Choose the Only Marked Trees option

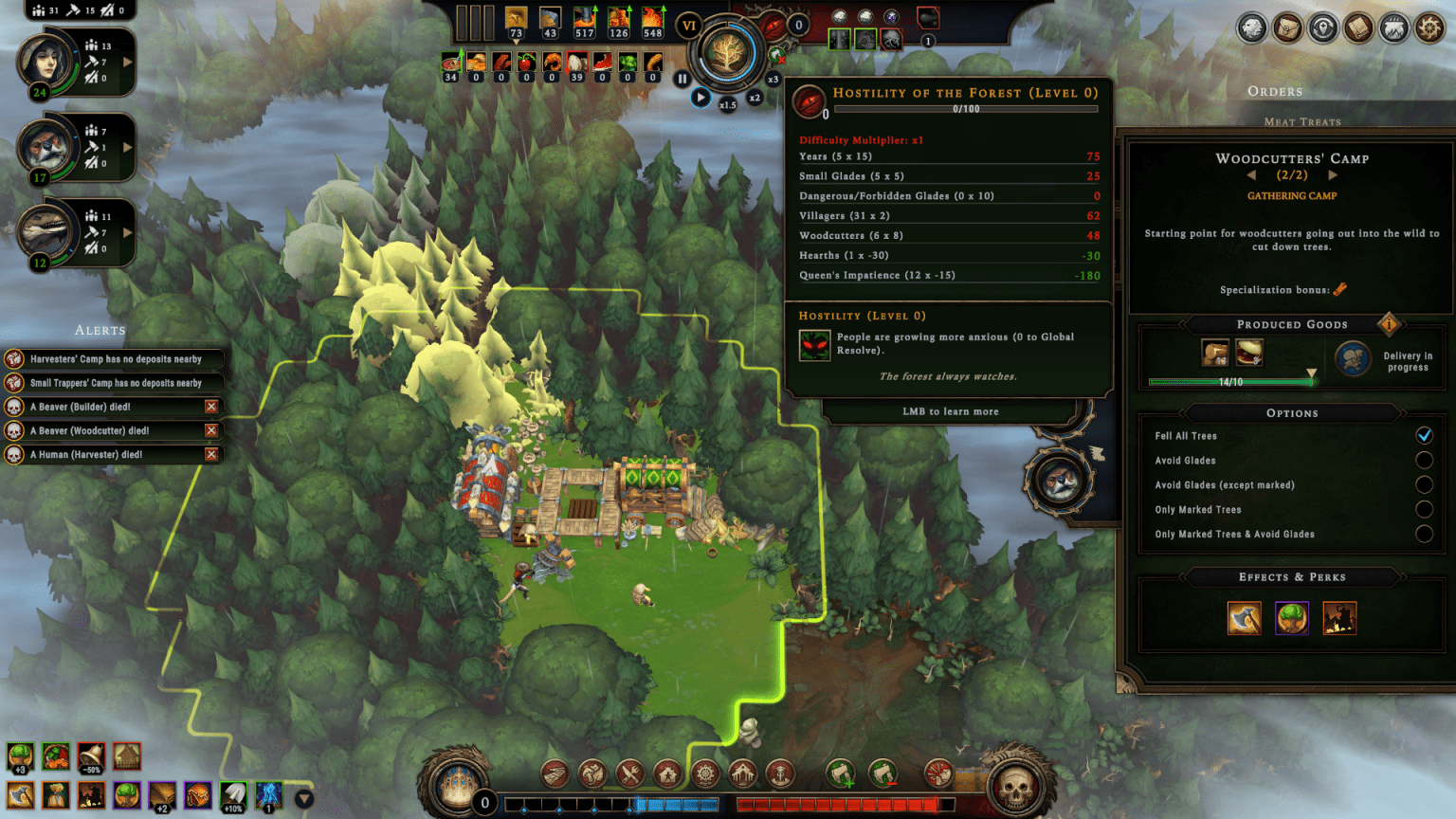tap(1424, 509)
